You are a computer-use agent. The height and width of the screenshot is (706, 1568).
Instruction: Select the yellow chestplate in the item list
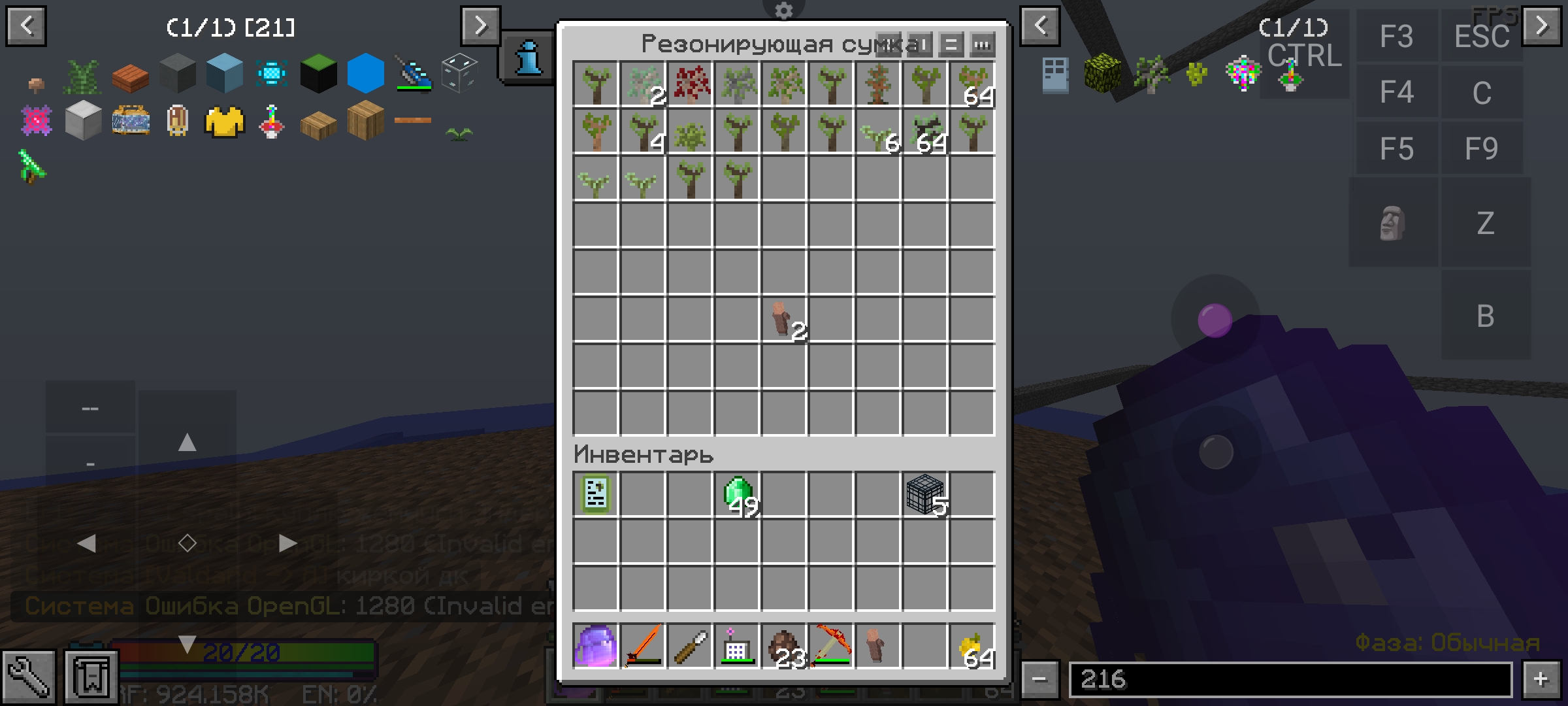(x=224, y=122)
